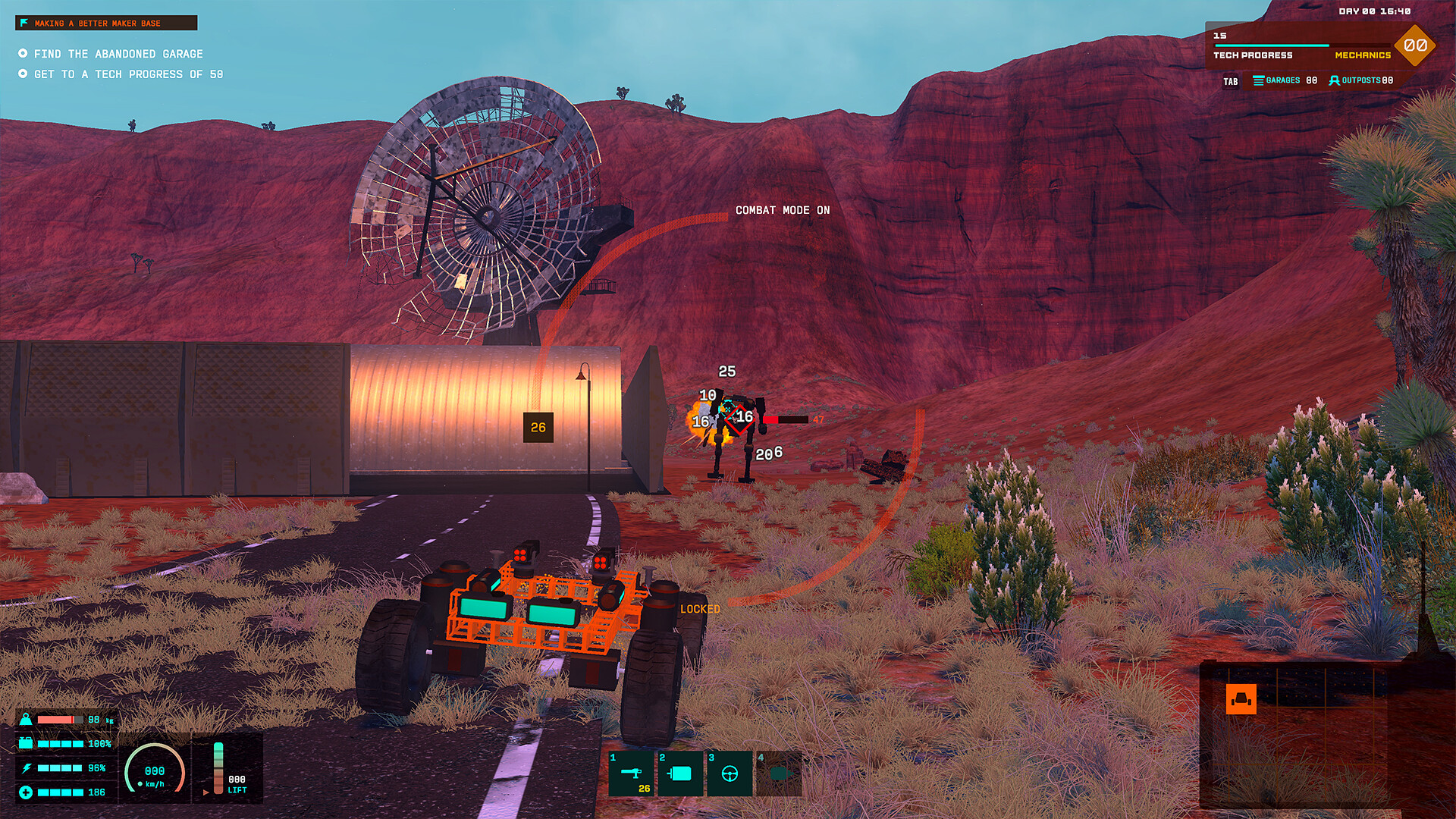Toggle the objective Get to a Tech Progress of 50
Image resolution: width=1456 pixels, height=819 pixels.
(24, 74)
